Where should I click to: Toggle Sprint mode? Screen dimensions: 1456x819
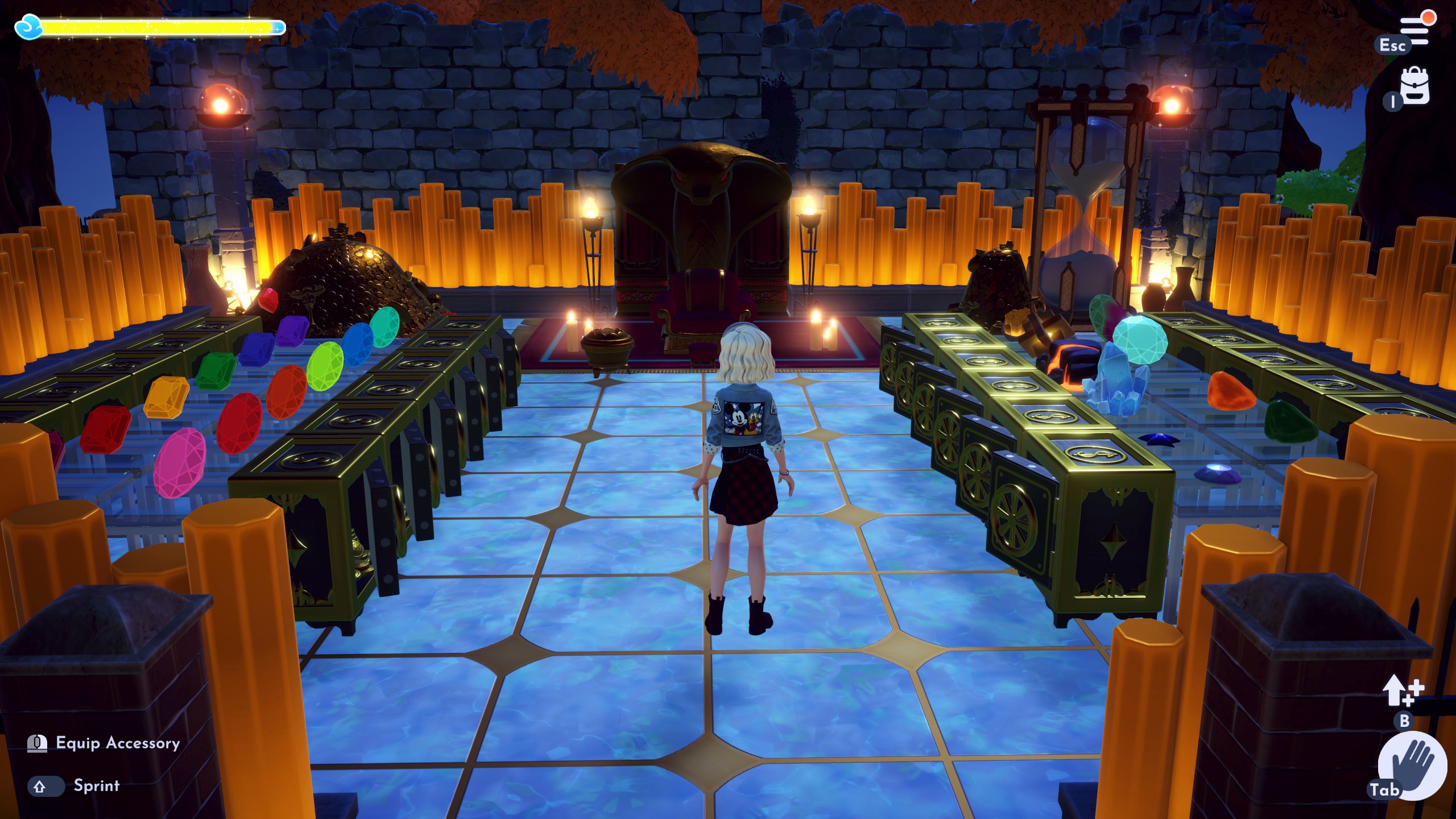[96, 787]
